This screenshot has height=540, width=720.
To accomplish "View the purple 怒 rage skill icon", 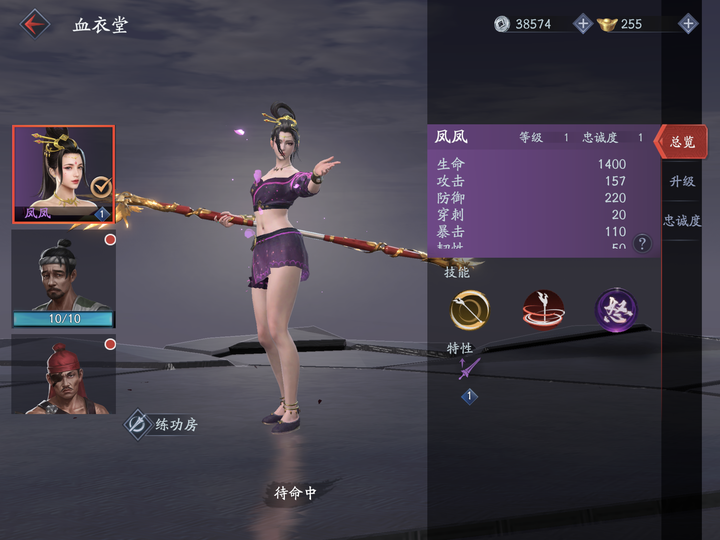I will tap(616, 310).
